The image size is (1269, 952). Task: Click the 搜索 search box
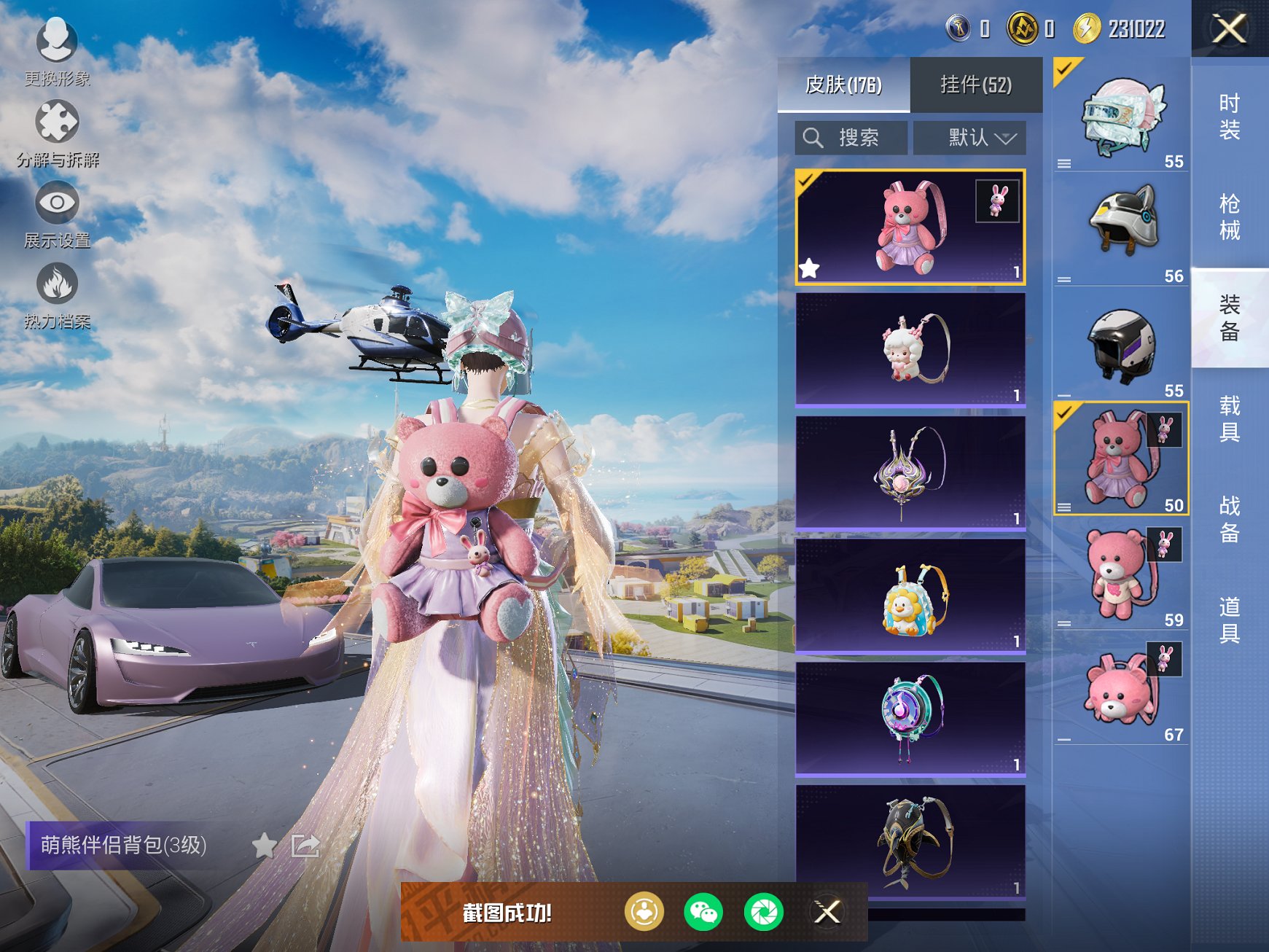point(851,138)
